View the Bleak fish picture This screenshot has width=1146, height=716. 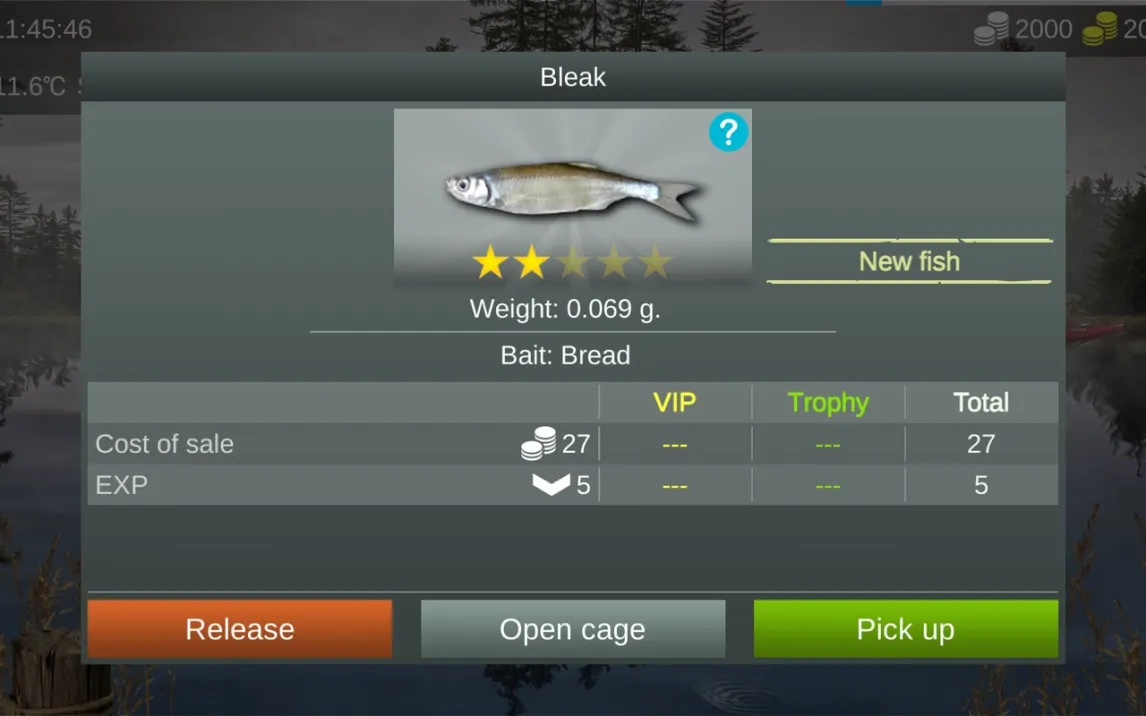[x=572, y=189]
